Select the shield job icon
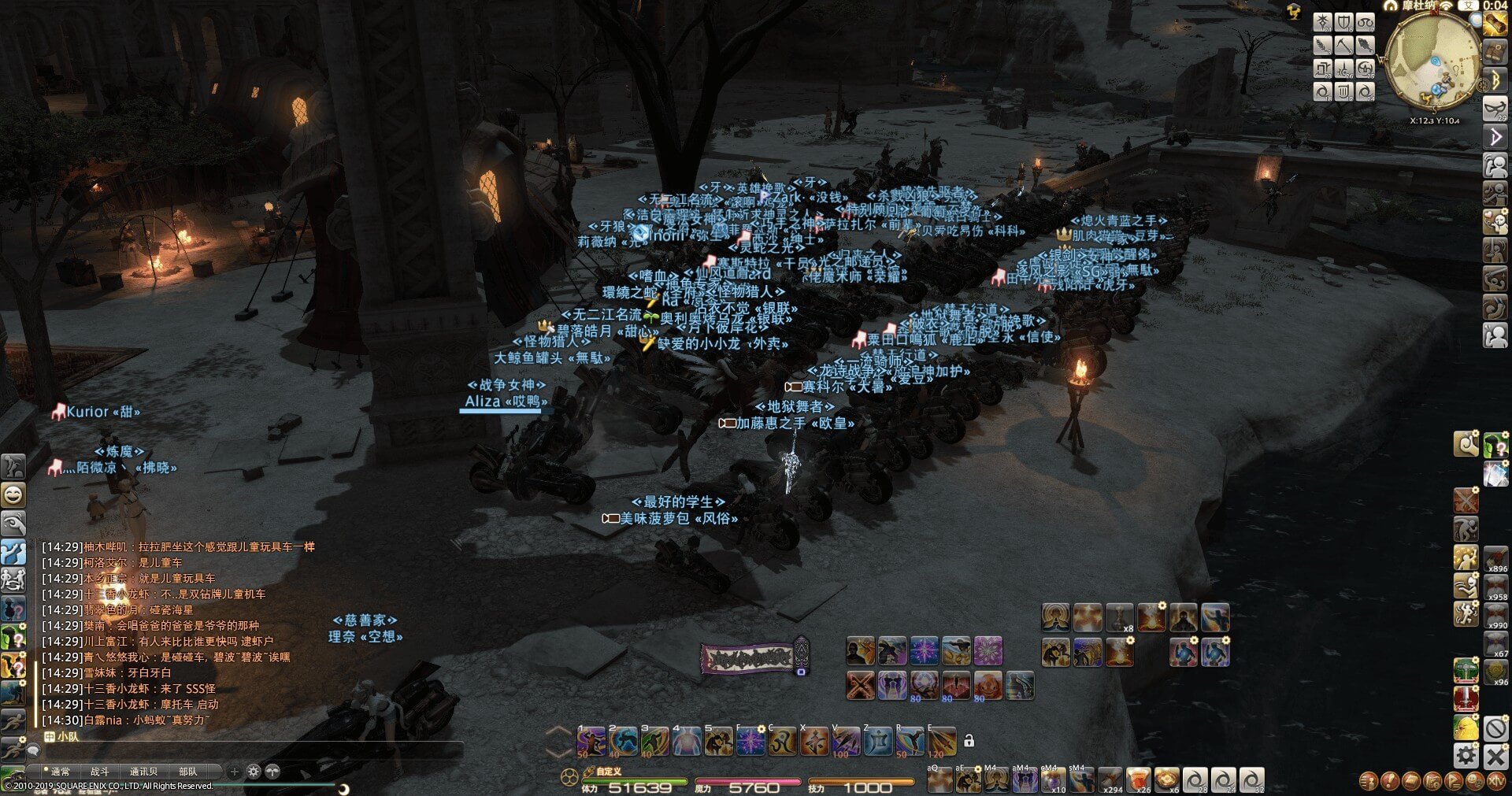Image resolution: width=1512 pixels, height=796 pixels. (1343, 22)
